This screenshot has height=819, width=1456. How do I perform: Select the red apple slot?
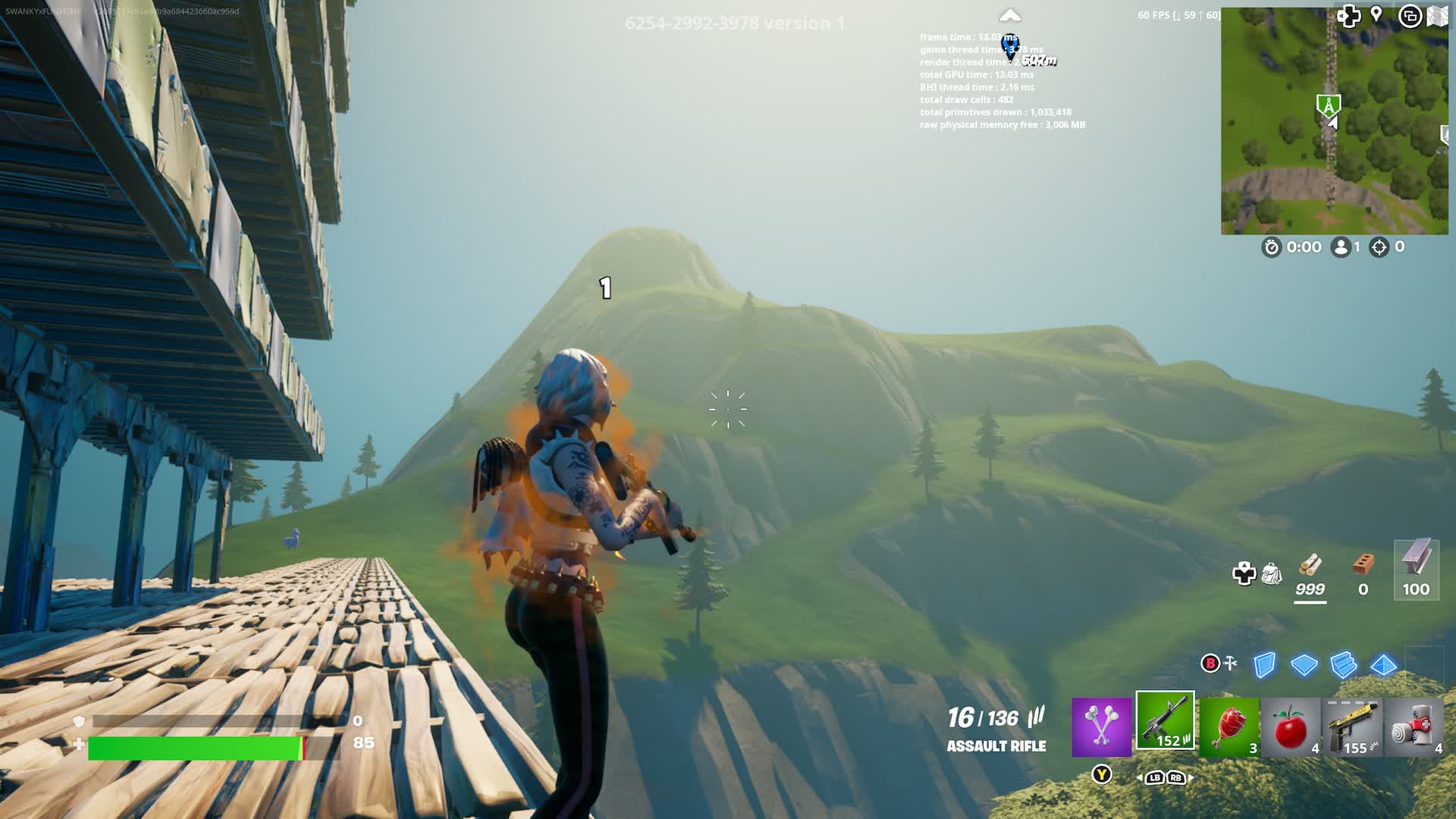pyautogui.click(x=1291, y=727)
